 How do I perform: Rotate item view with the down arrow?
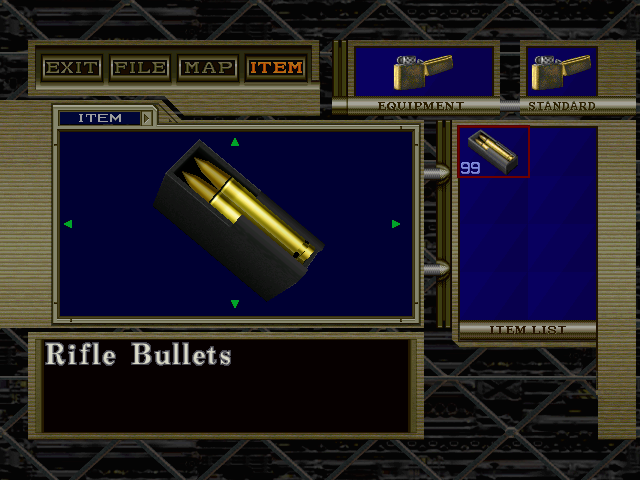(235, 304)
